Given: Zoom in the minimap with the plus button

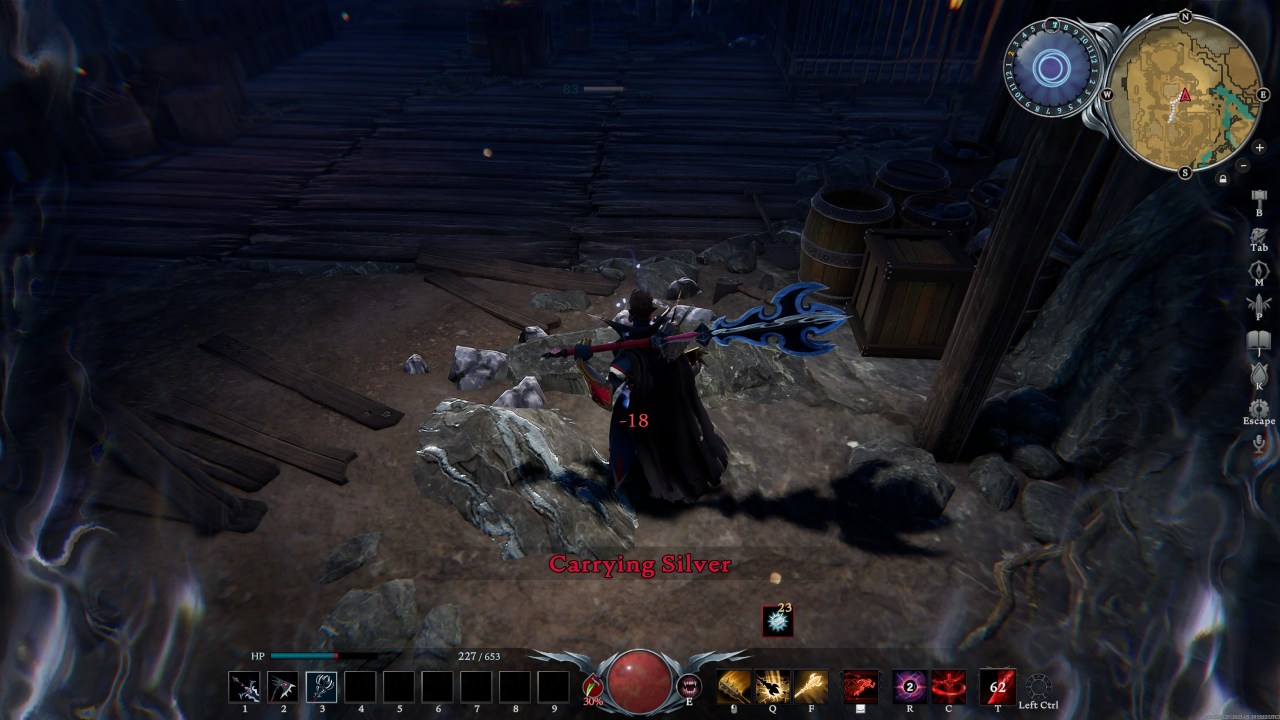Looking at the screenshot, I should (x=1259, y=148).
